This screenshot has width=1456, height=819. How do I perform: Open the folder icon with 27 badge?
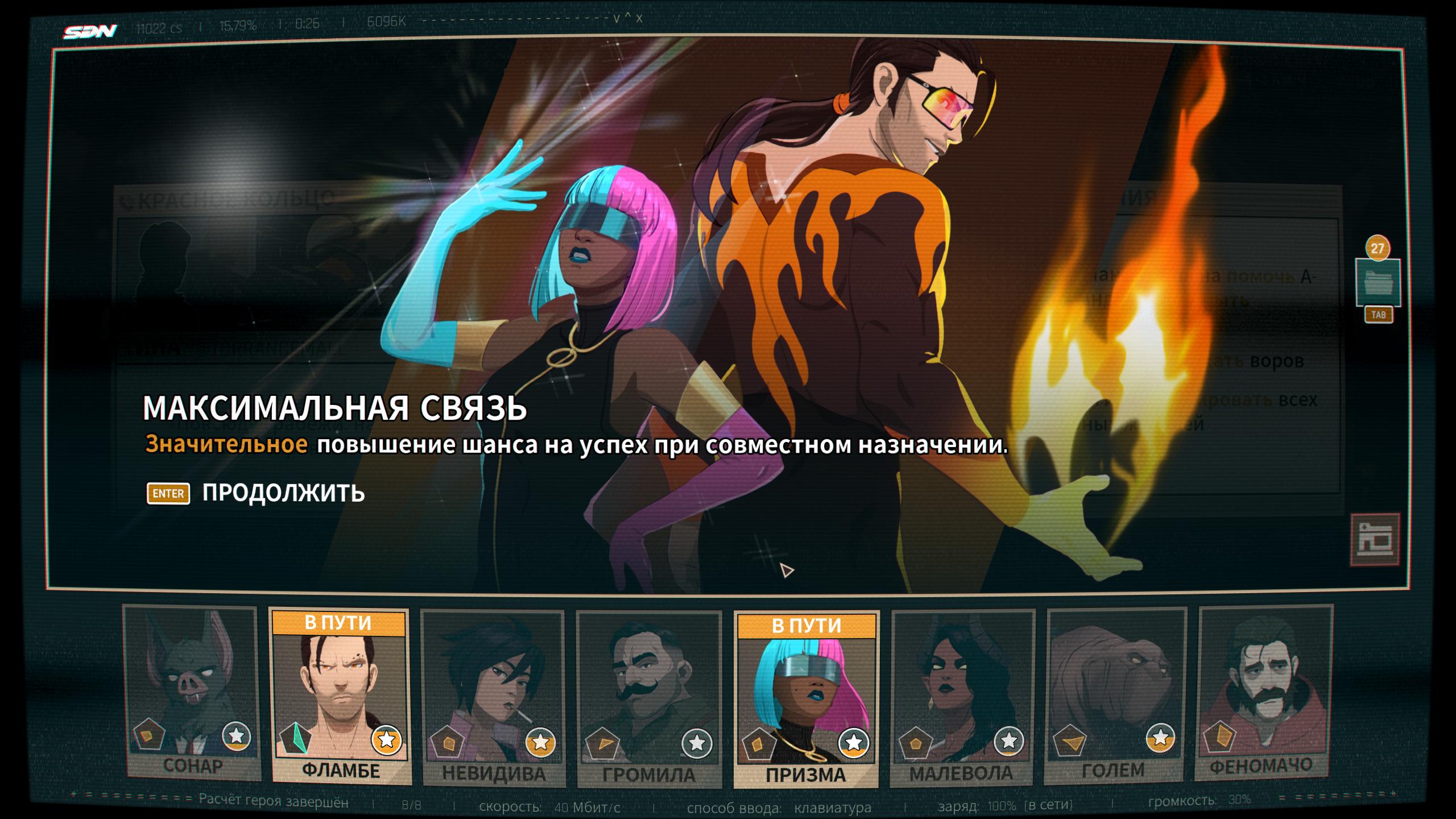(x=1378, y=283)
